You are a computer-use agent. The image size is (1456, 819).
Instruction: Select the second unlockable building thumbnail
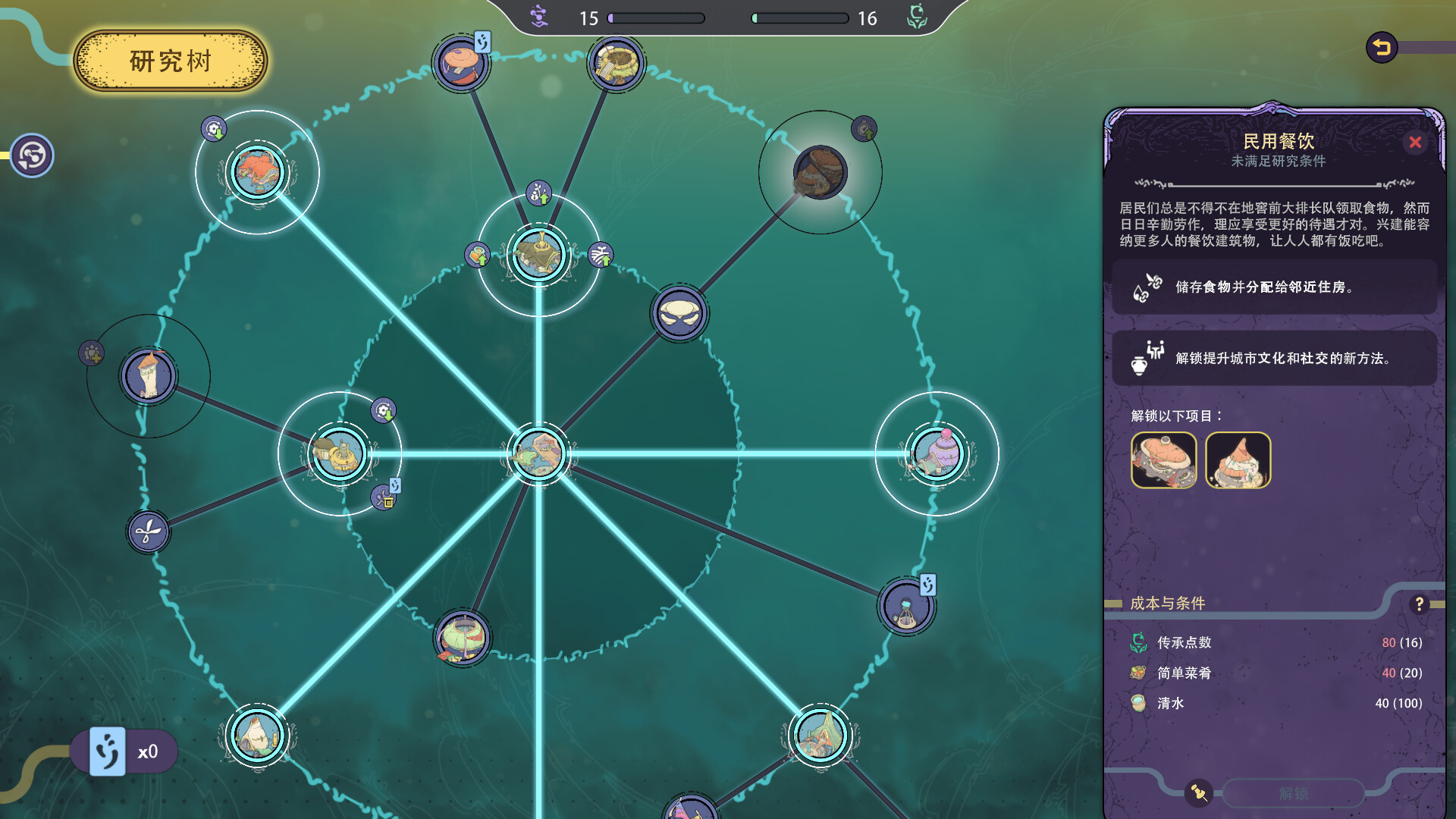click(1238, 460)
